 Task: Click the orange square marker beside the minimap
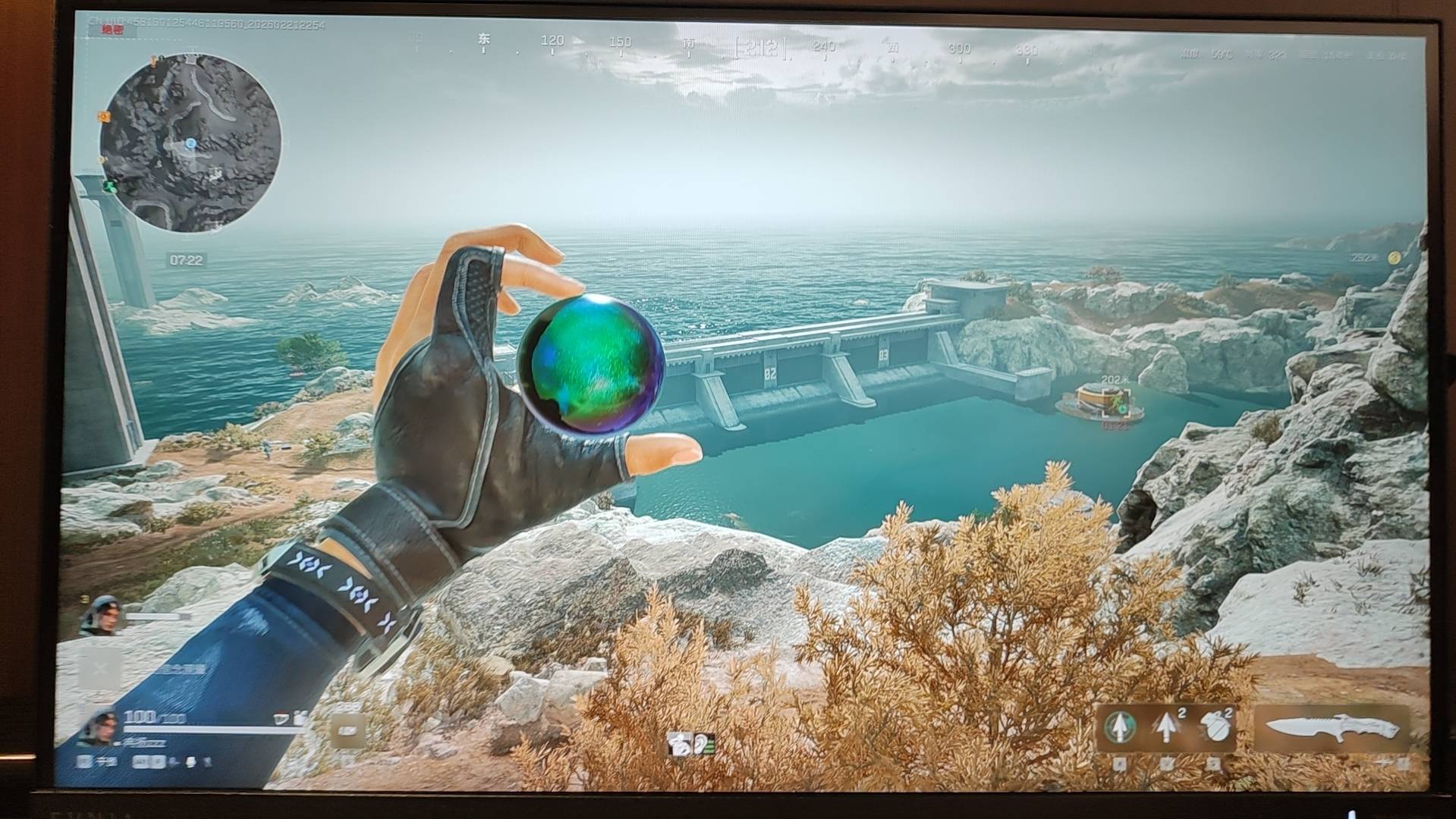pyautogui.click(x=104, y=118)
